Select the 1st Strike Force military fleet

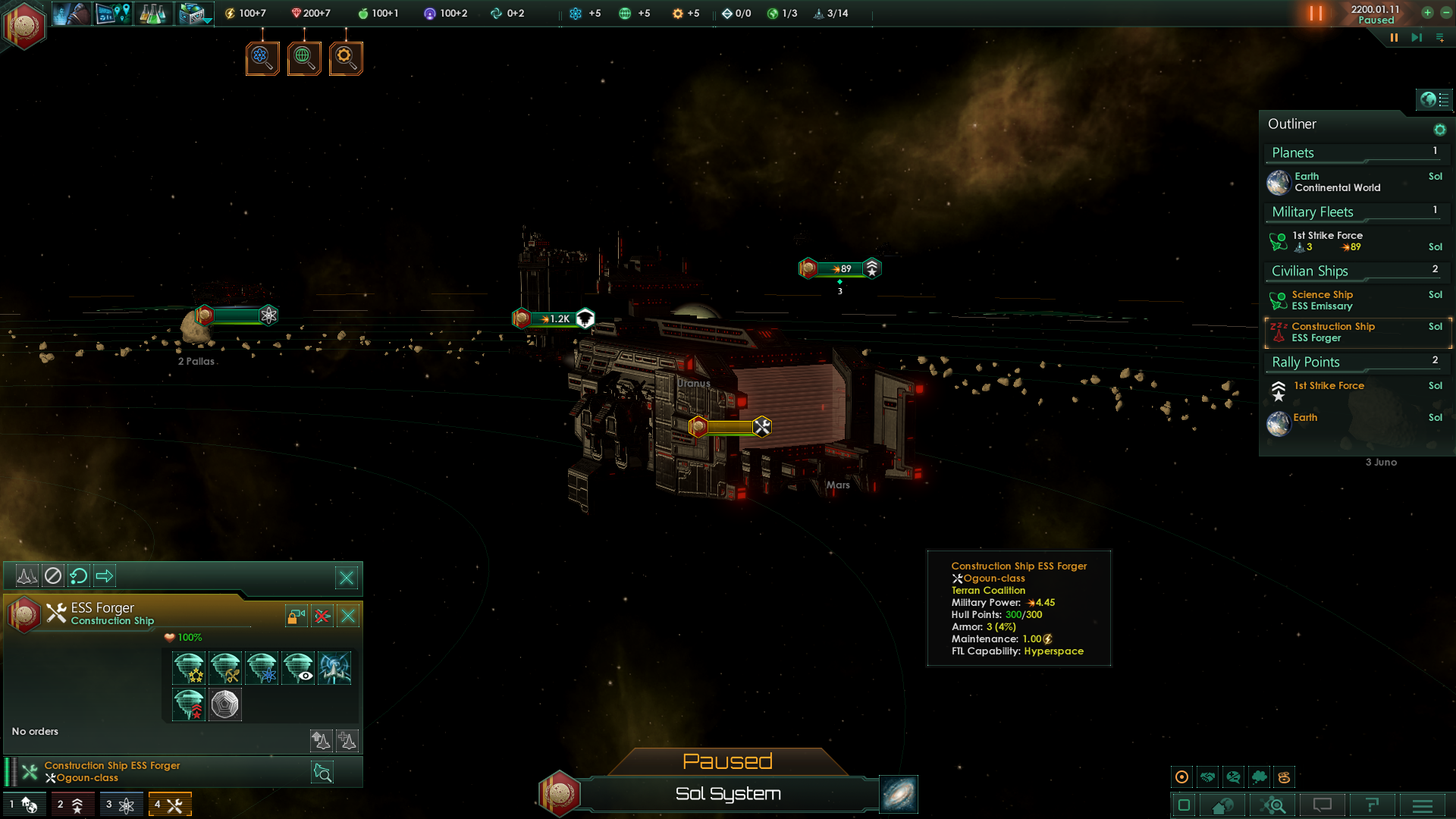coord(1327,241)
